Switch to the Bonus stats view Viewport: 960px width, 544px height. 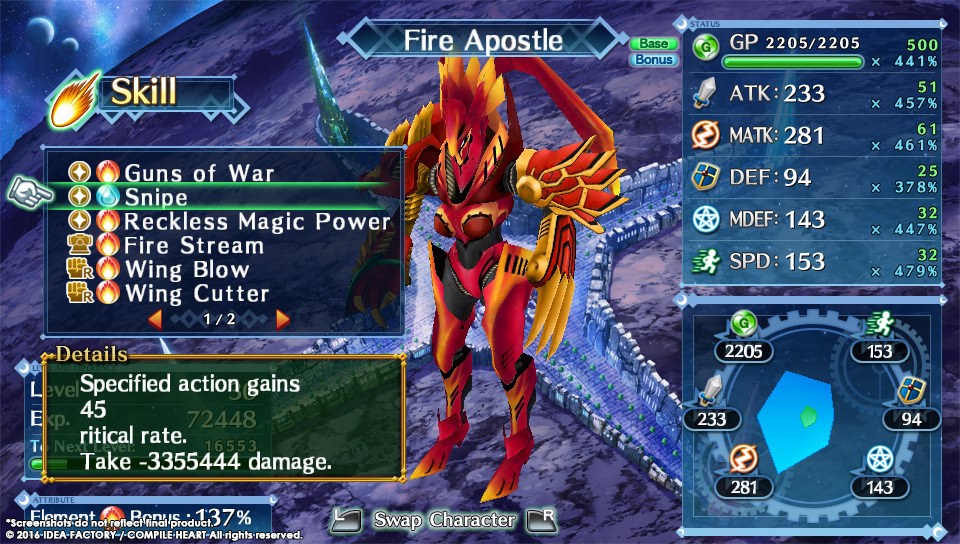coord(653,60)
